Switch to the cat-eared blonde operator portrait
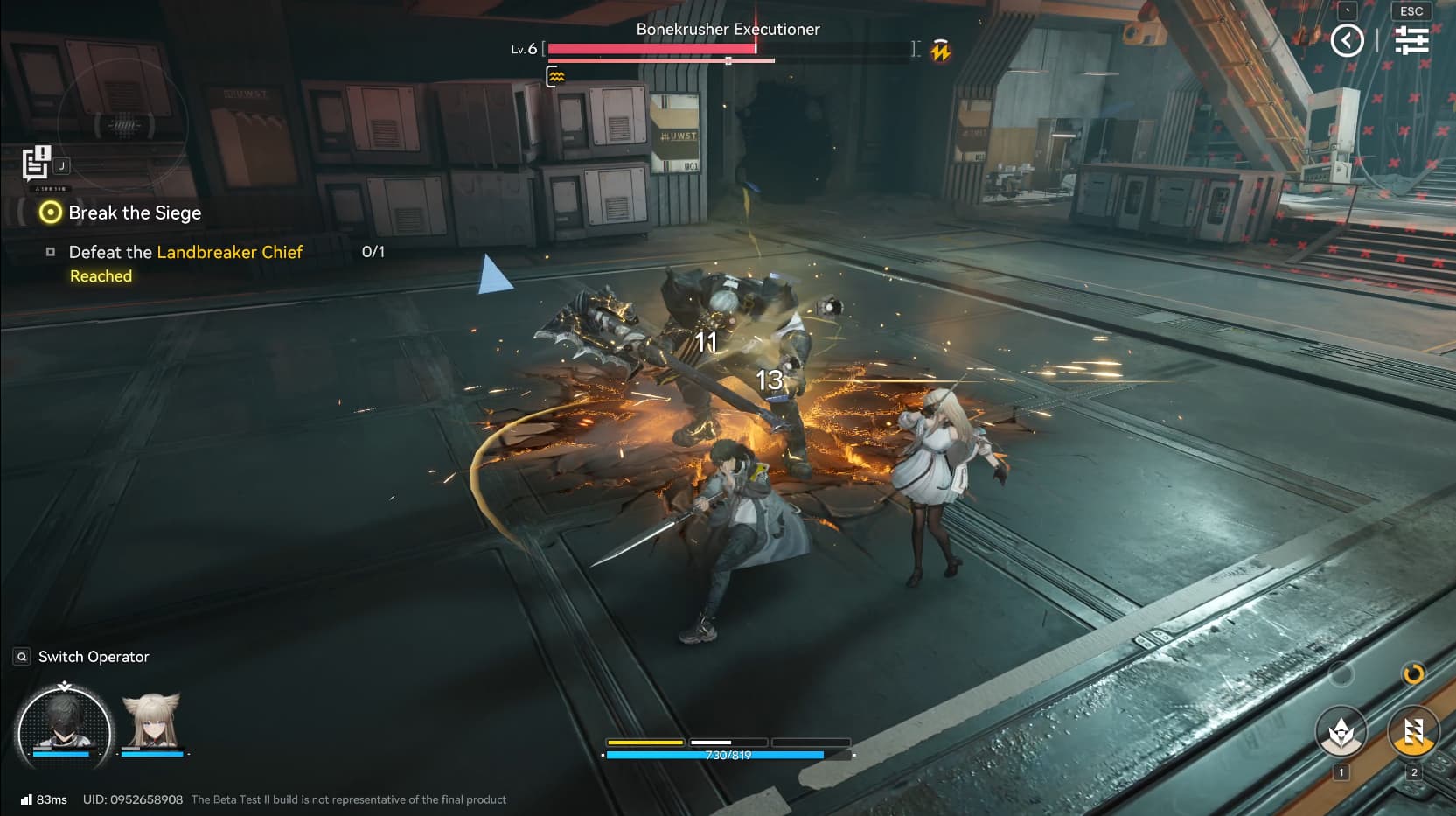Screen dimensions: 1456x816 click(x=152, y=721)
